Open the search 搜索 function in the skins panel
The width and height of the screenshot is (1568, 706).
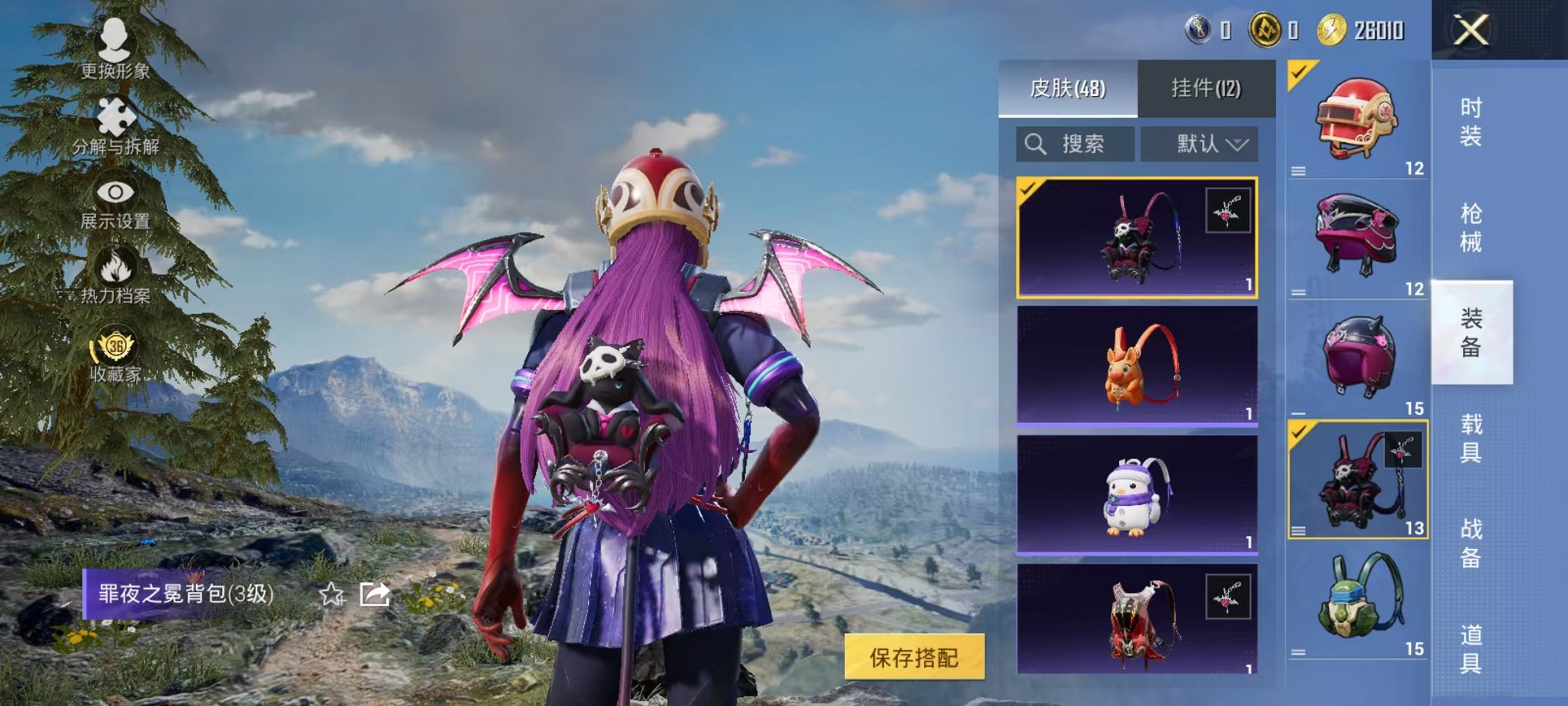coord(1073,145)
